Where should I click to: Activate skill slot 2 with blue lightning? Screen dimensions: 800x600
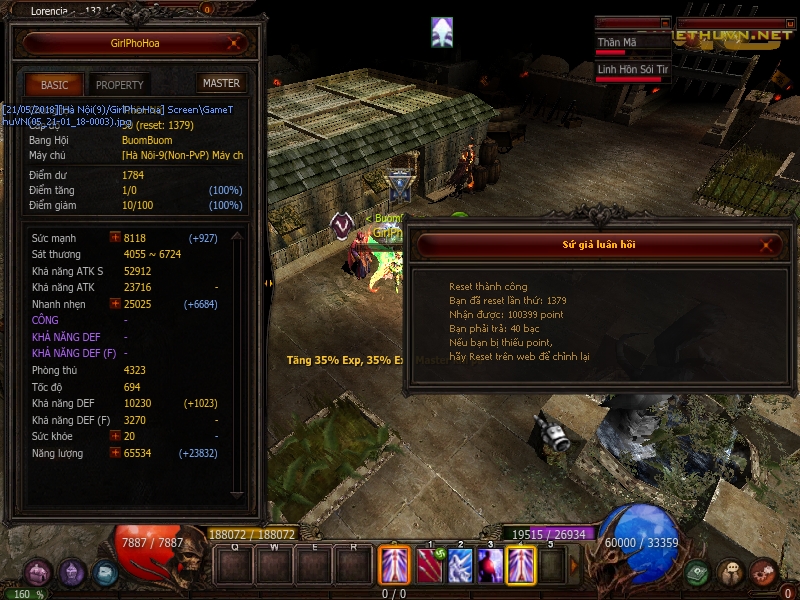coord(460,566)
